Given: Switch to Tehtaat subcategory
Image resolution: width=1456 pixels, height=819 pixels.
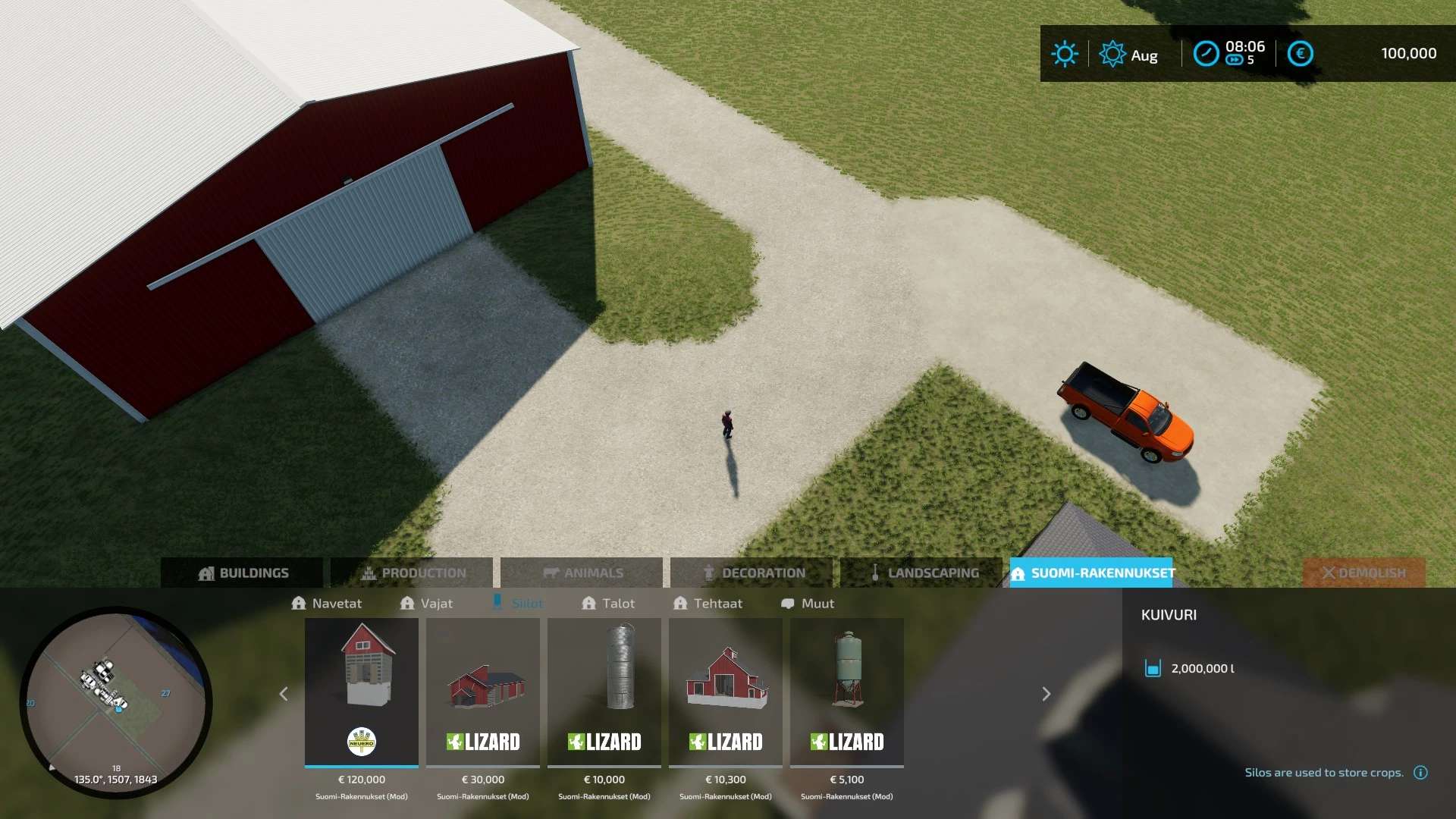Looking at the screenshot, I should [x=708, y=604].
